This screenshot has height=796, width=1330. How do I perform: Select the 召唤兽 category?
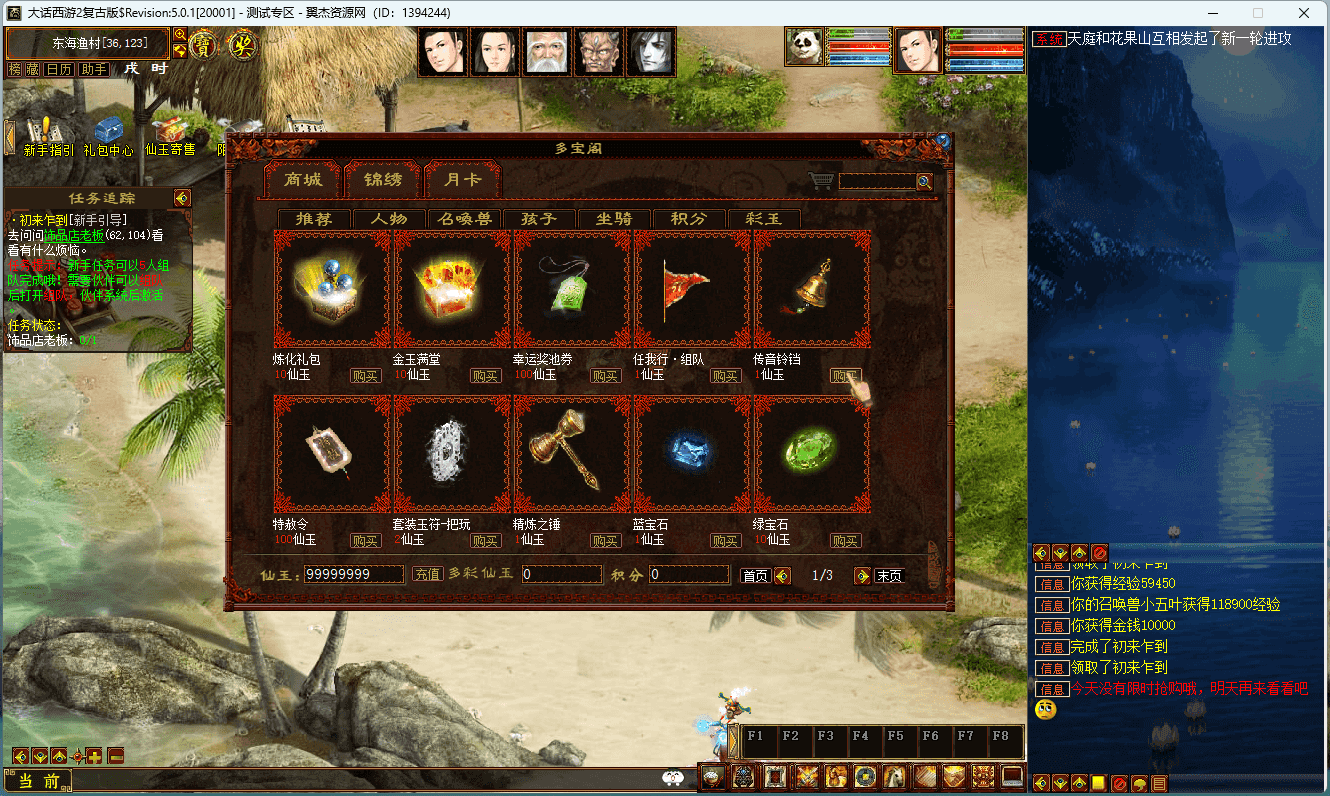pos(464,219)
